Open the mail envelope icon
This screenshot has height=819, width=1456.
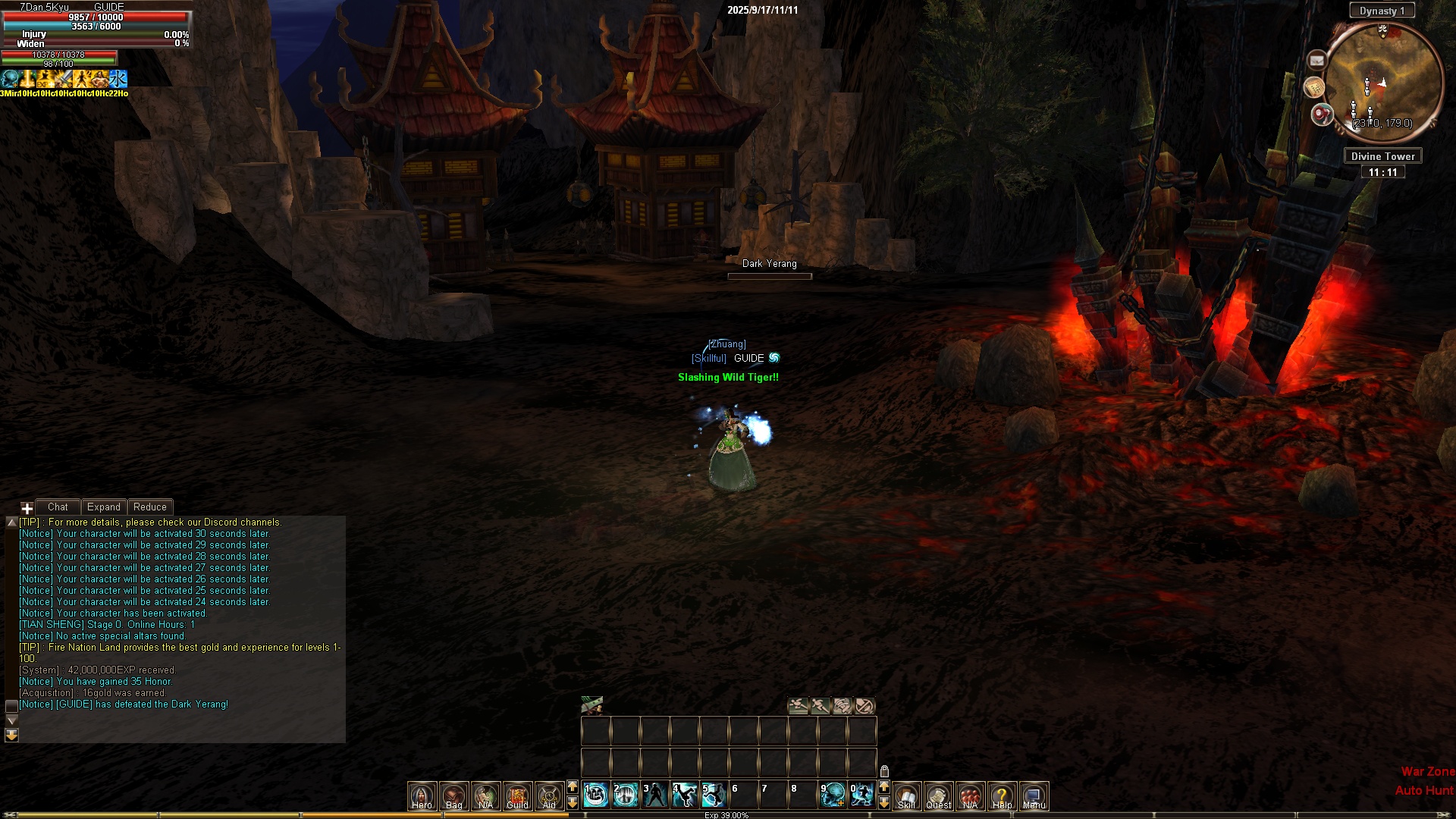(x=1317, y=60)
